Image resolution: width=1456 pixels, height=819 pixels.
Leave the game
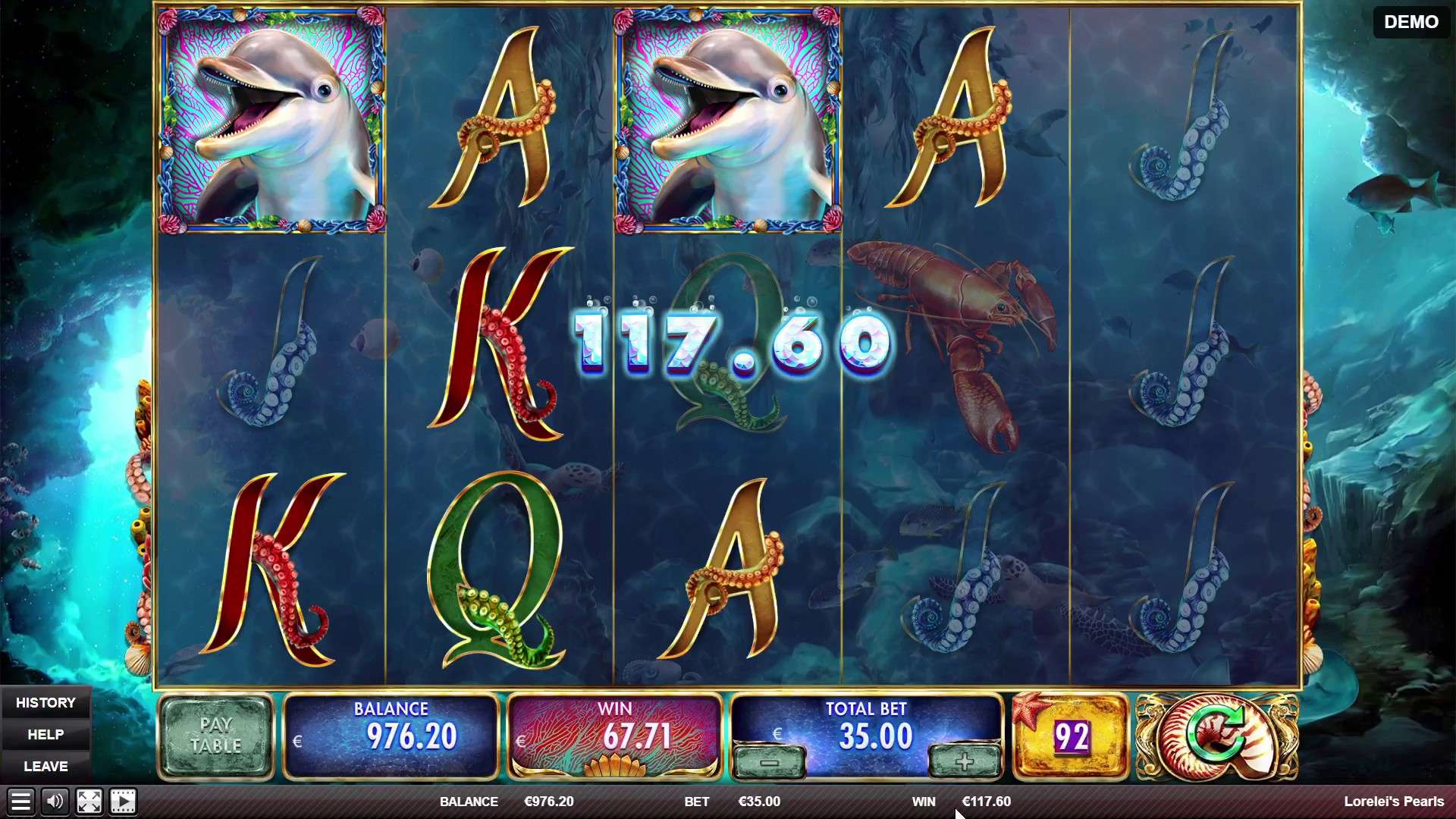click(45, 767)
